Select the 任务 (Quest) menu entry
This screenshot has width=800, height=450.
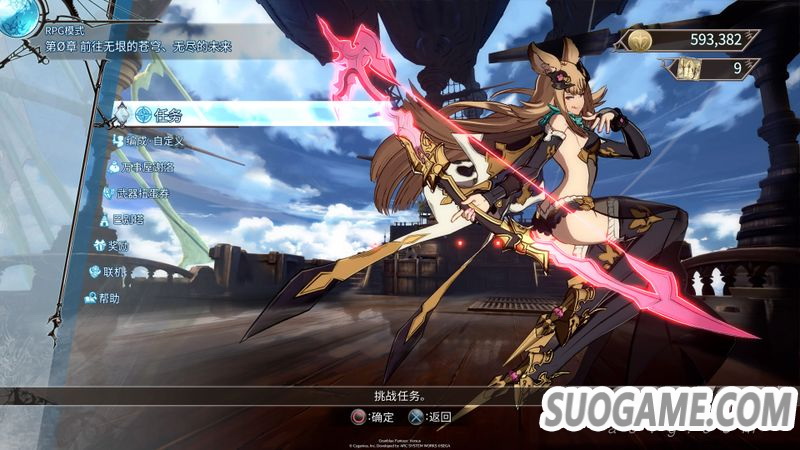click(x=165, y=115)
